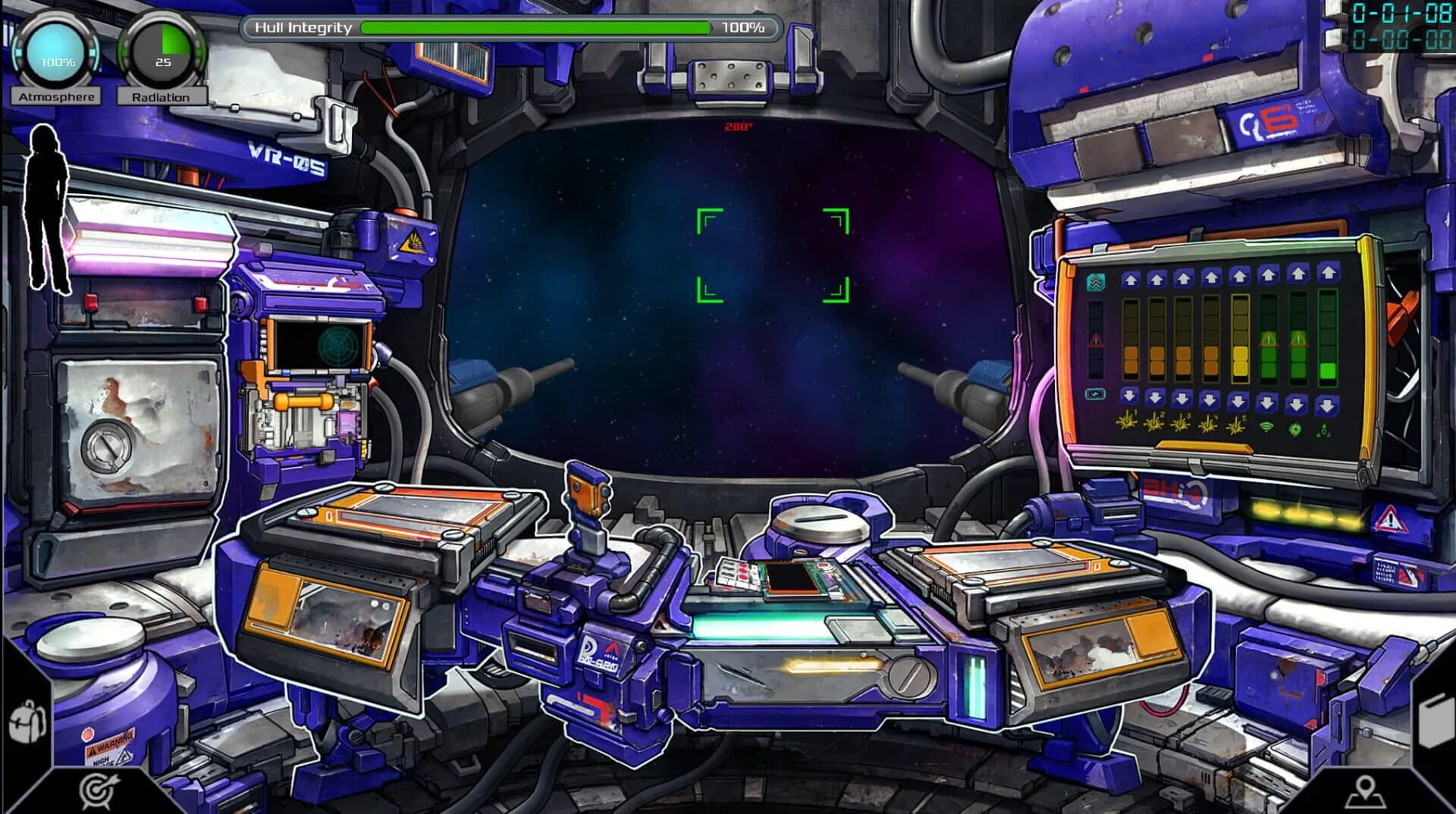Screen dimensions: 1456x814
Task: Click the green shield system icon
Action: [1295, 427]
